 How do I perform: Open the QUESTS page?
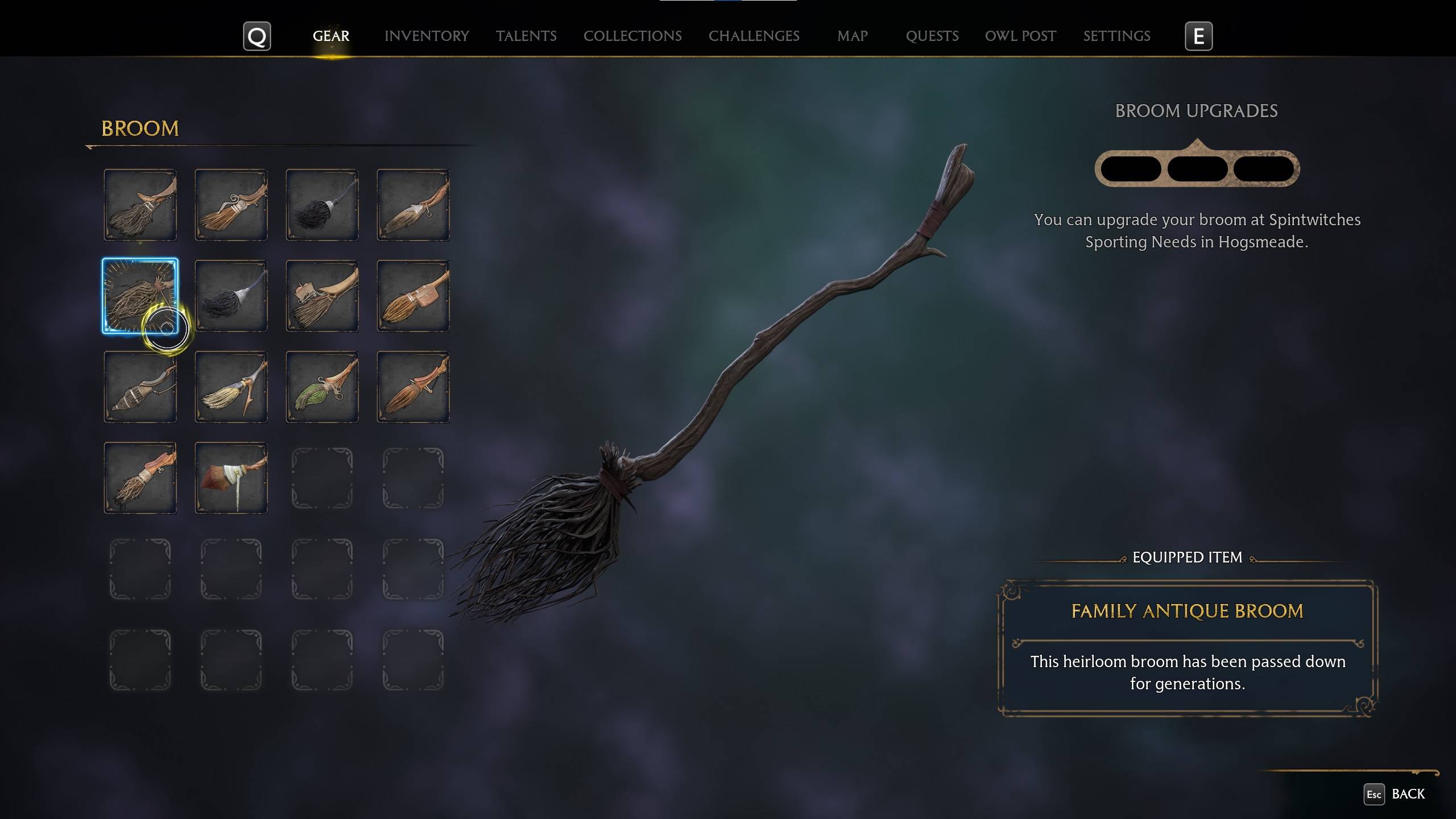pyautogui.click(x=932, y=36)
